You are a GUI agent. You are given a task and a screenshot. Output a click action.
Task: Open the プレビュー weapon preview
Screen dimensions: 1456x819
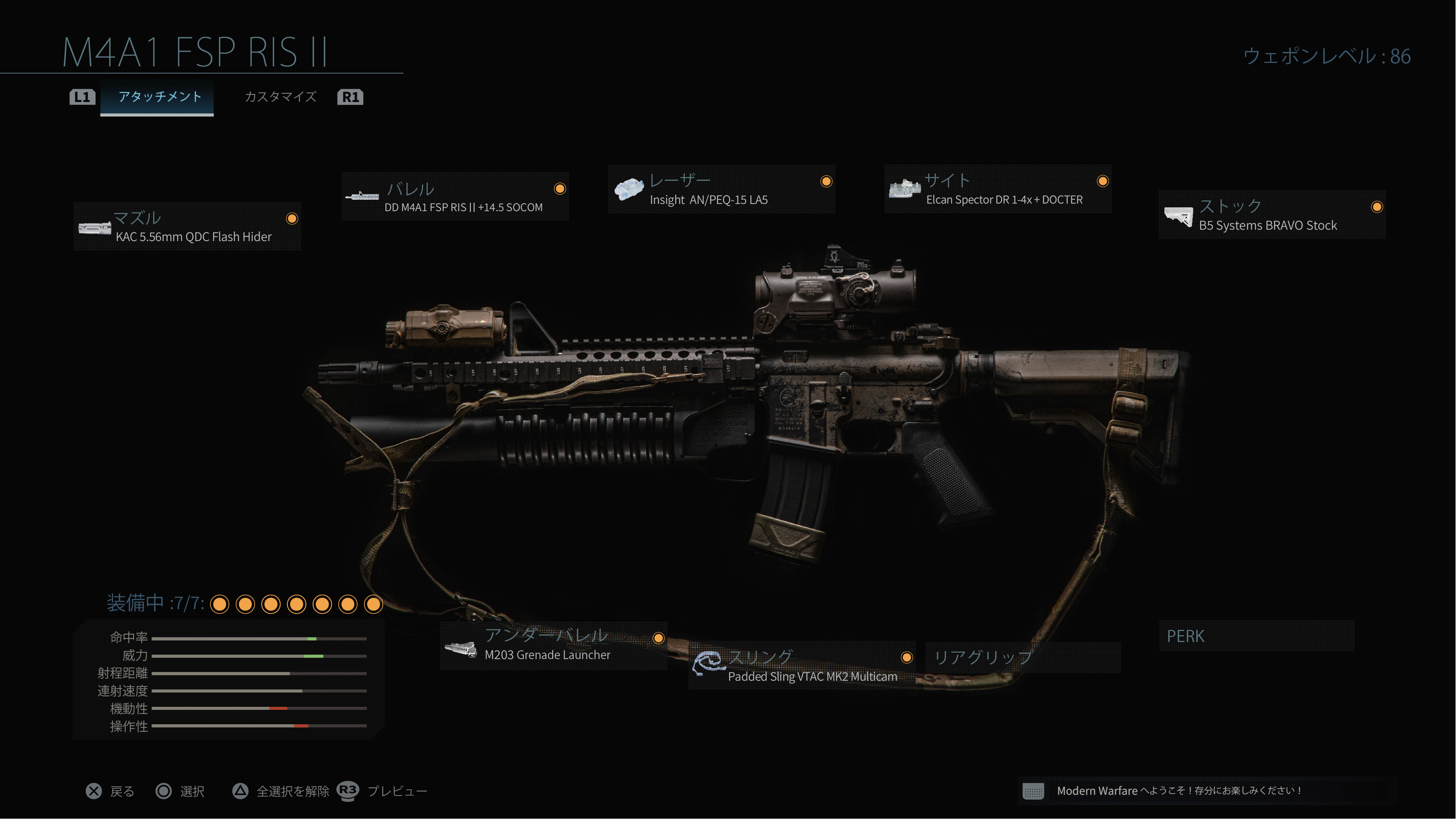tap(383, 791)
